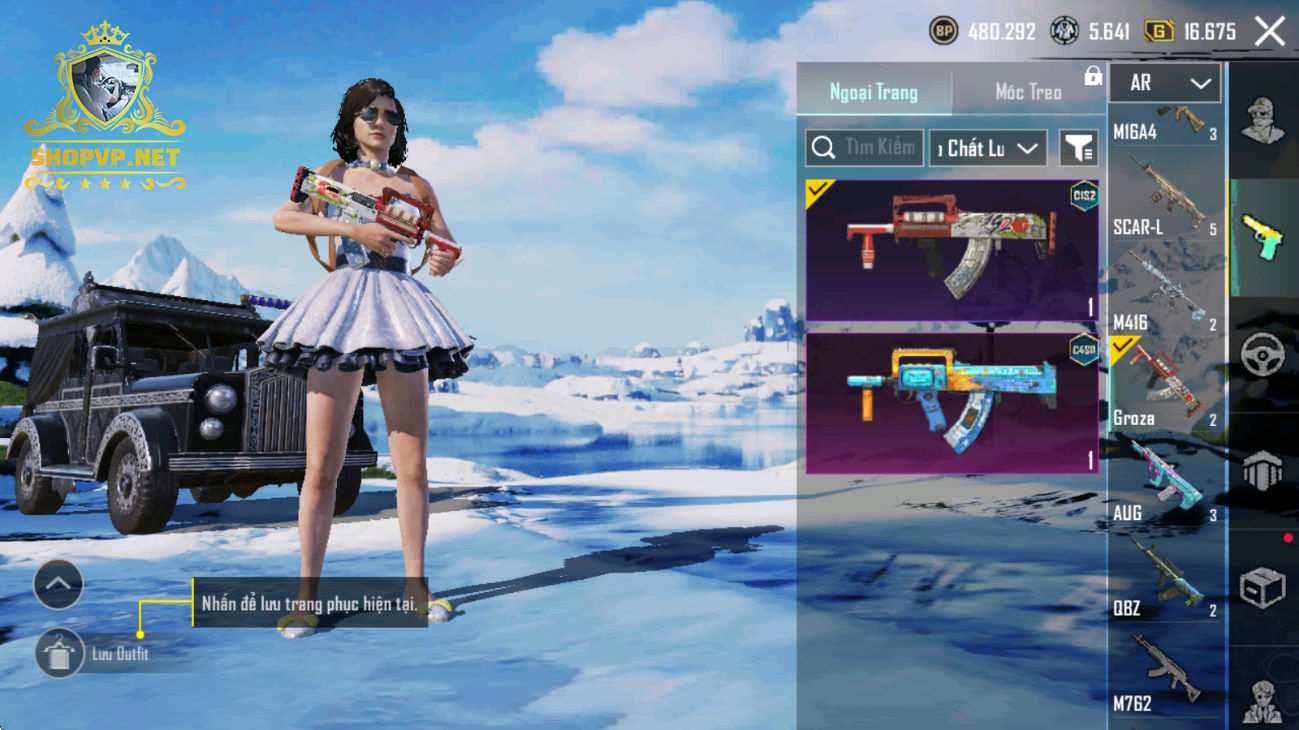The width and height of the screenshot is (1299, 730).
Task: Select the red and white Groza skin
Action: pos(952,250)
